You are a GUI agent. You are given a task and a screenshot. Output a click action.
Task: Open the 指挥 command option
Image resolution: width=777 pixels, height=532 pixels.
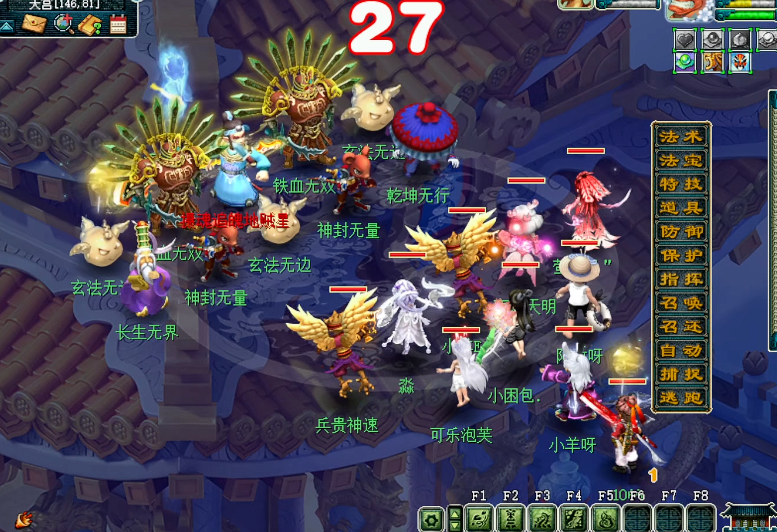(x=681, y=279)
